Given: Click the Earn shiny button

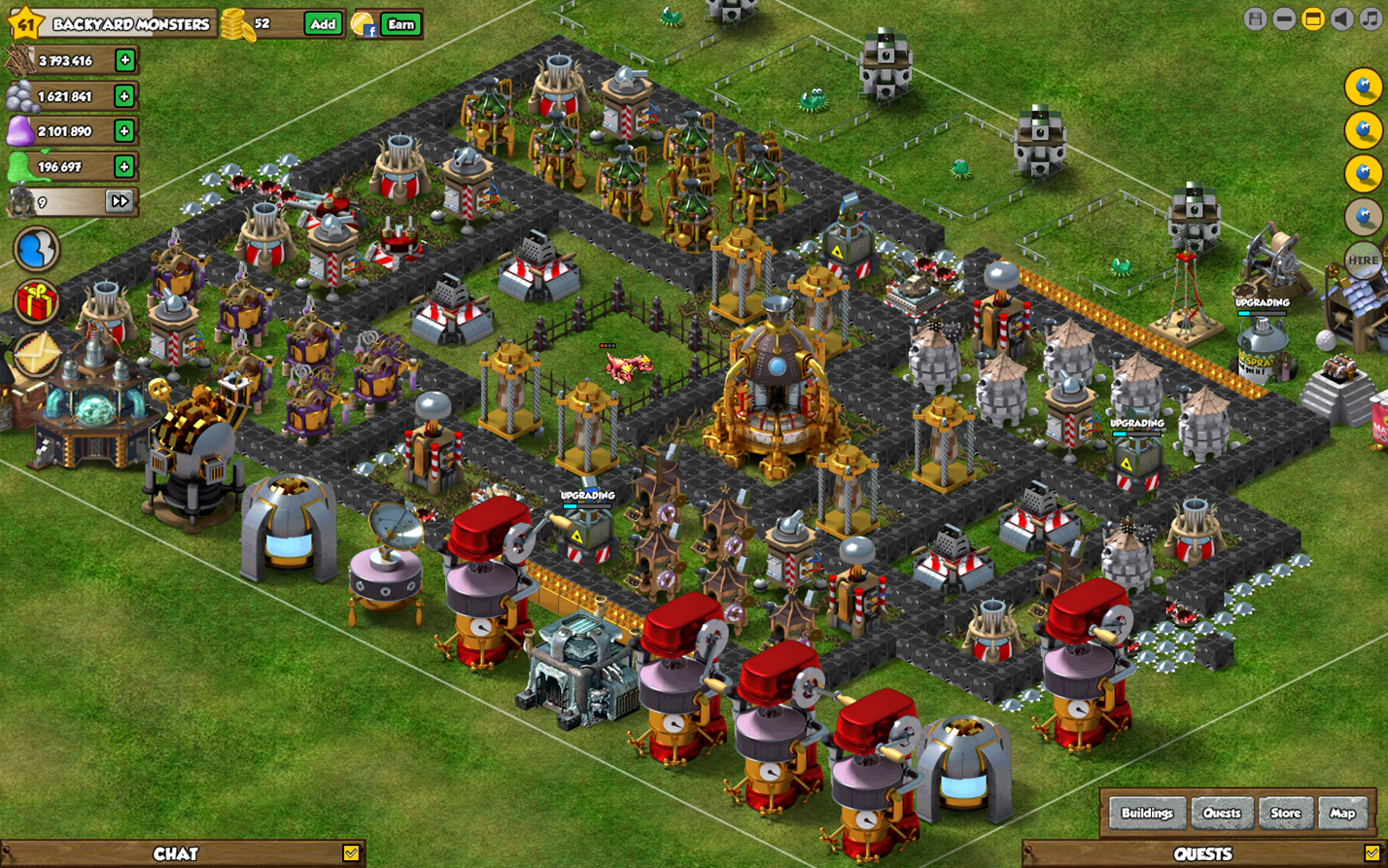Looking at the screenshot, I should pos(400,24).
